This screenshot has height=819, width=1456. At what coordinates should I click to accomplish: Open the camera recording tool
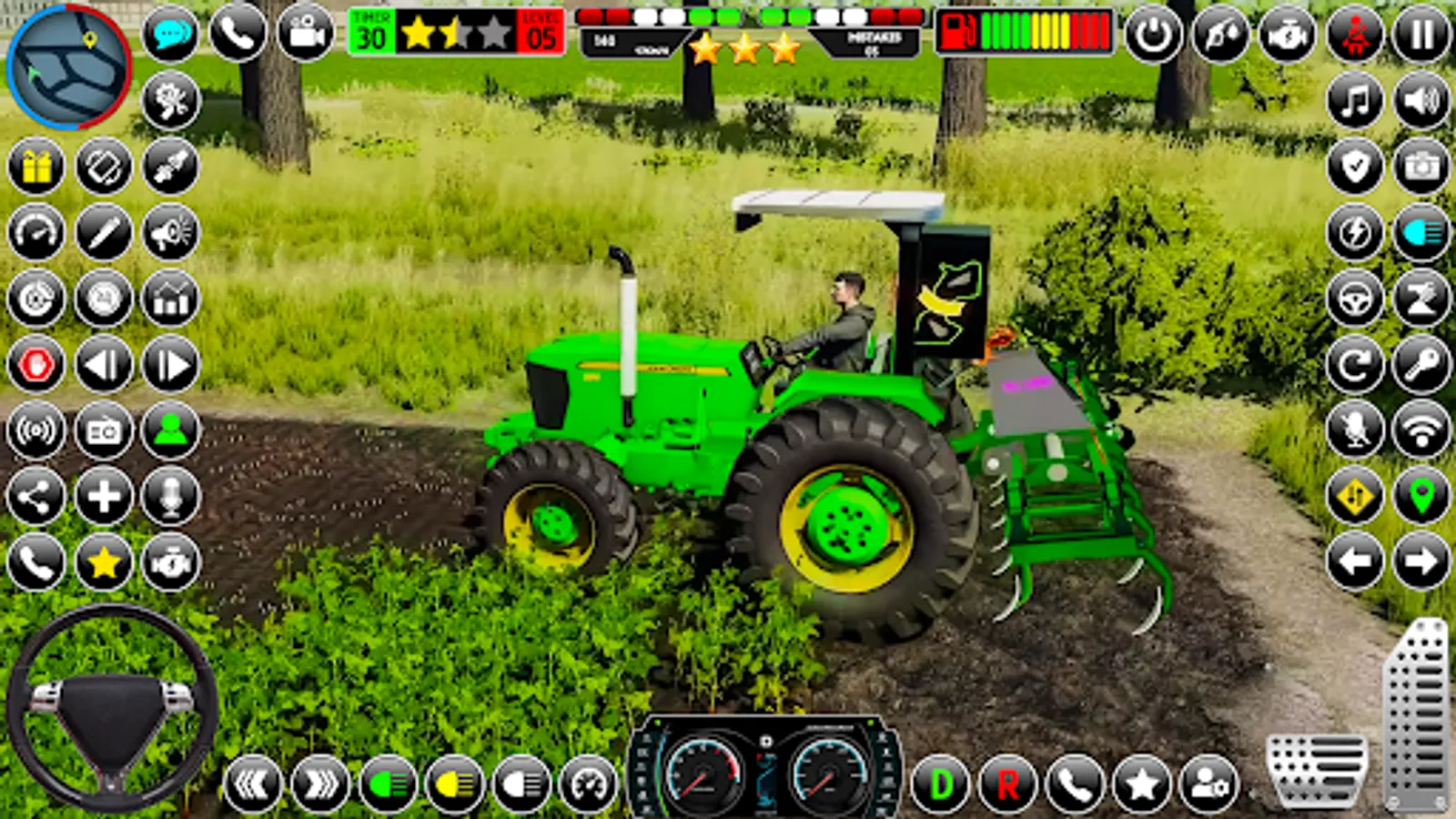click(304, 35)
